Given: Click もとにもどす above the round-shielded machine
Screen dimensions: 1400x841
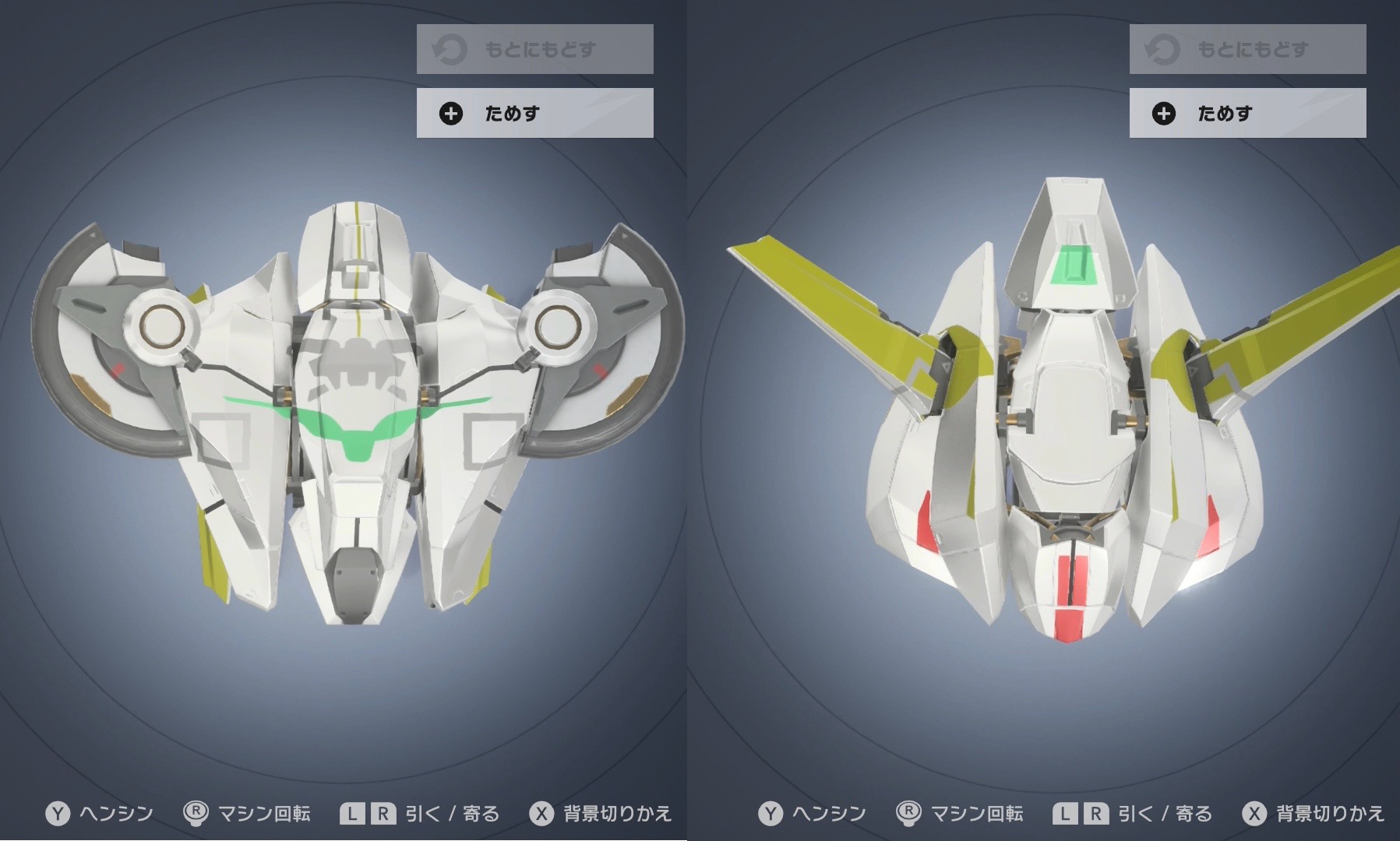Looking at the screenshot, I should (x=534, y=50).
